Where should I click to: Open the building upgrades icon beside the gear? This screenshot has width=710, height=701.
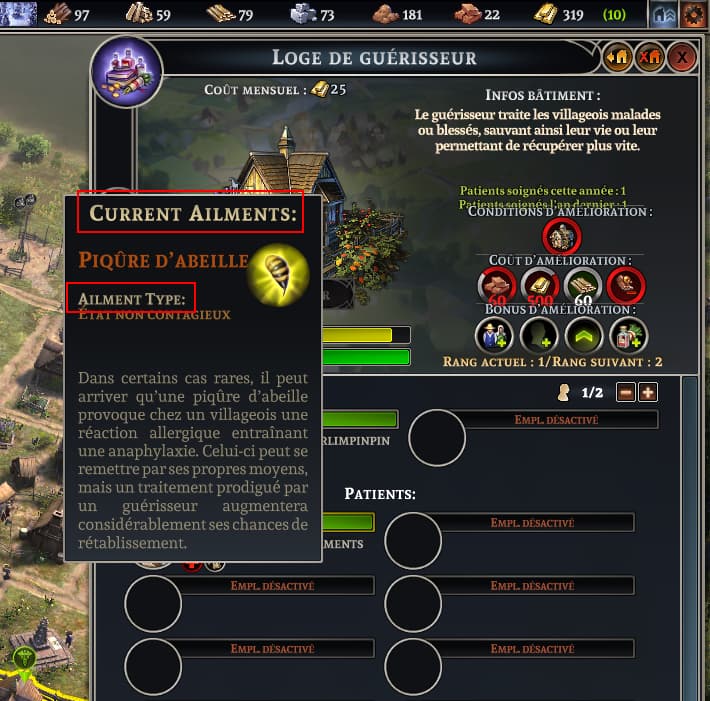pyautogui.click(x=663, y=14)
